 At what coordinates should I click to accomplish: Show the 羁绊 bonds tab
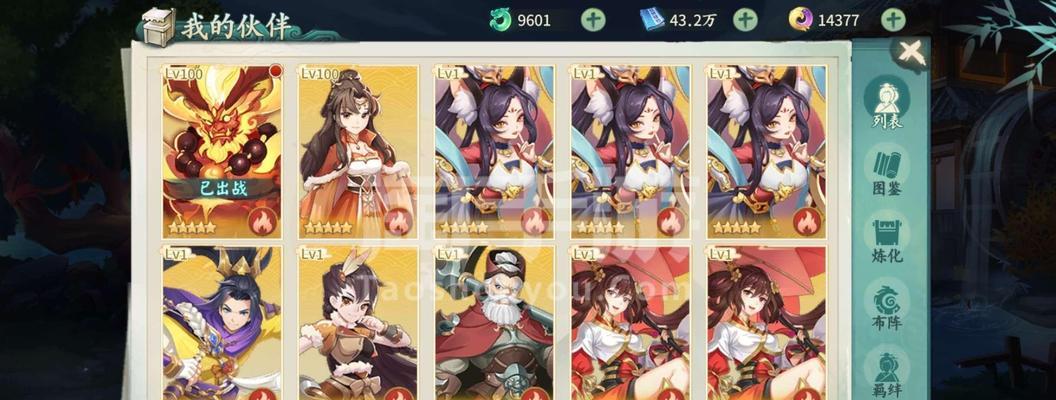pos(887,372)
